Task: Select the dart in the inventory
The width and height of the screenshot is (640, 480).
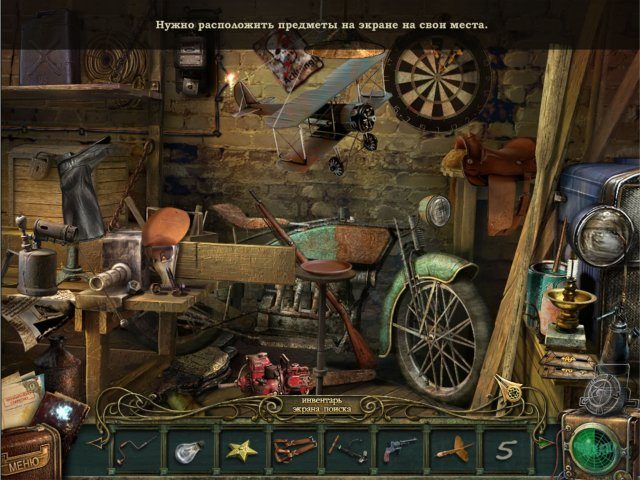Action: [452, 449]
